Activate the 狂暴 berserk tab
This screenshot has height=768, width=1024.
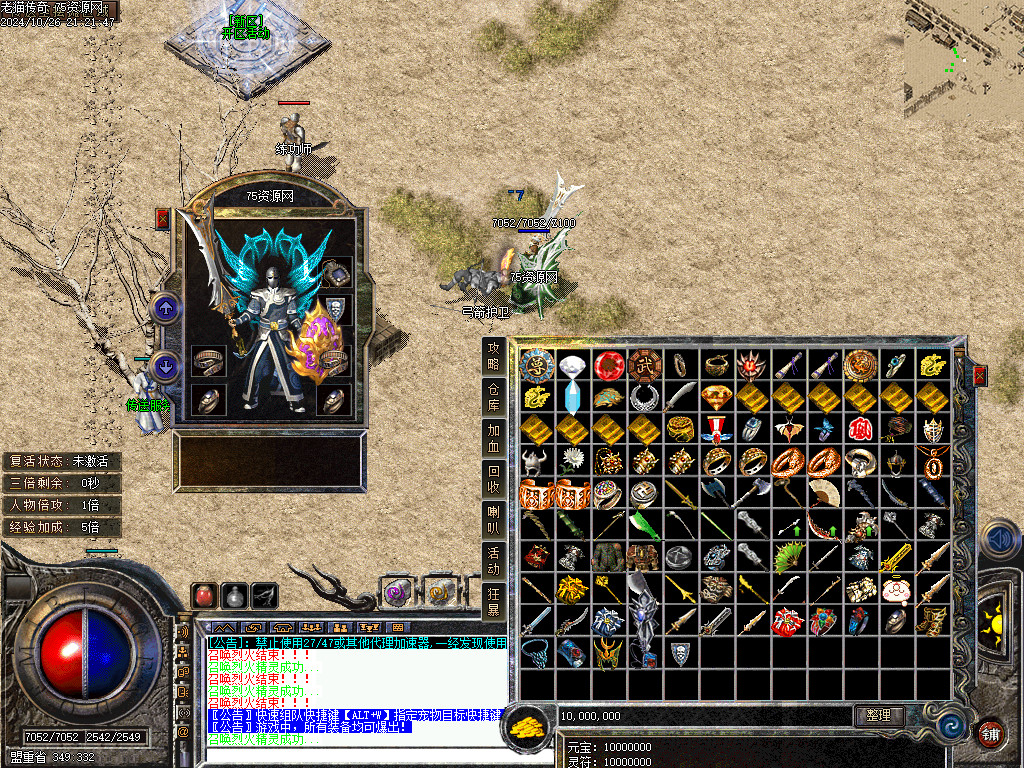(x=493, y=602)
